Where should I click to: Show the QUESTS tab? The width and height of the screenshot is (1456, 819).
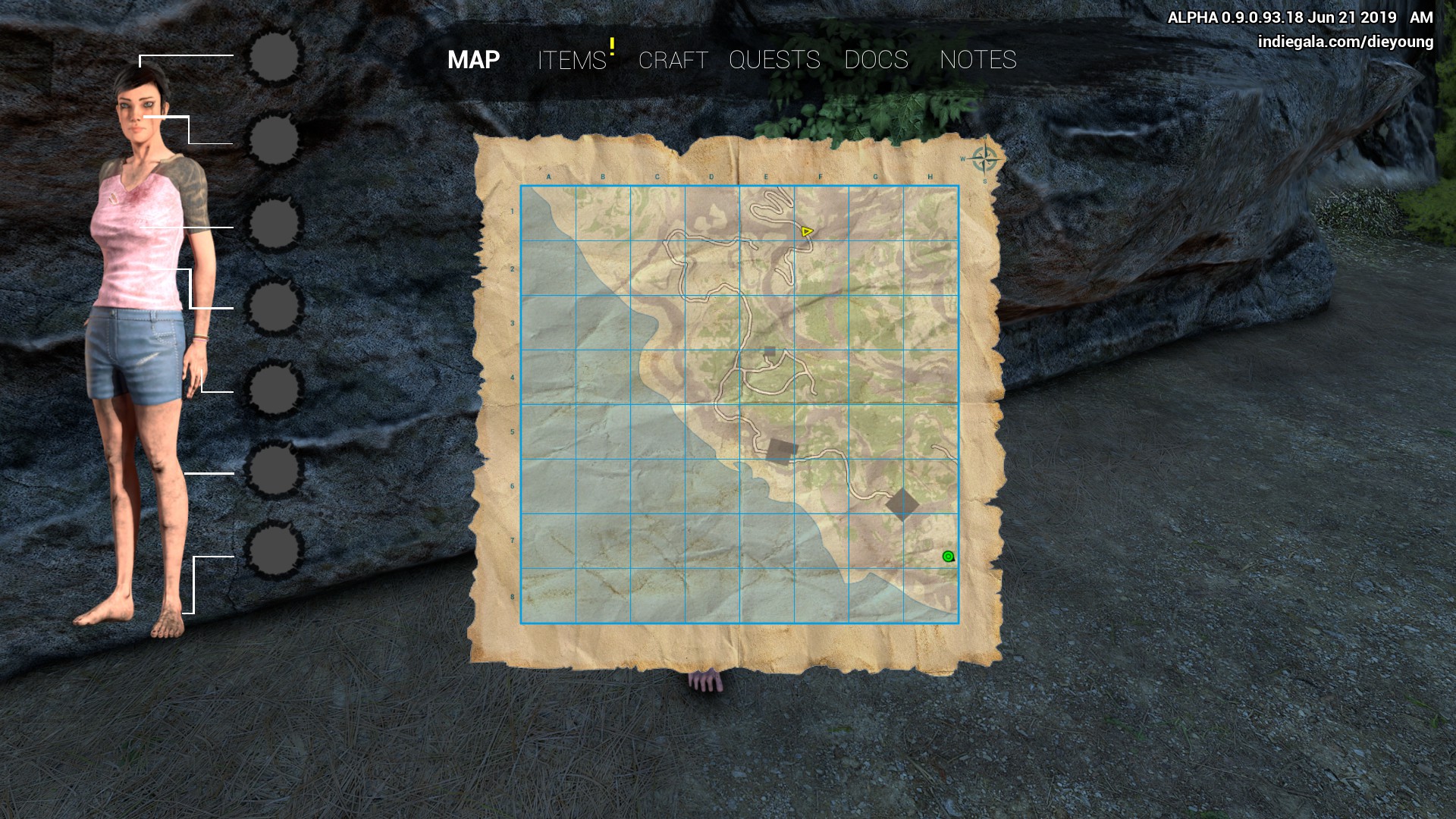click(x=774, y=60)
